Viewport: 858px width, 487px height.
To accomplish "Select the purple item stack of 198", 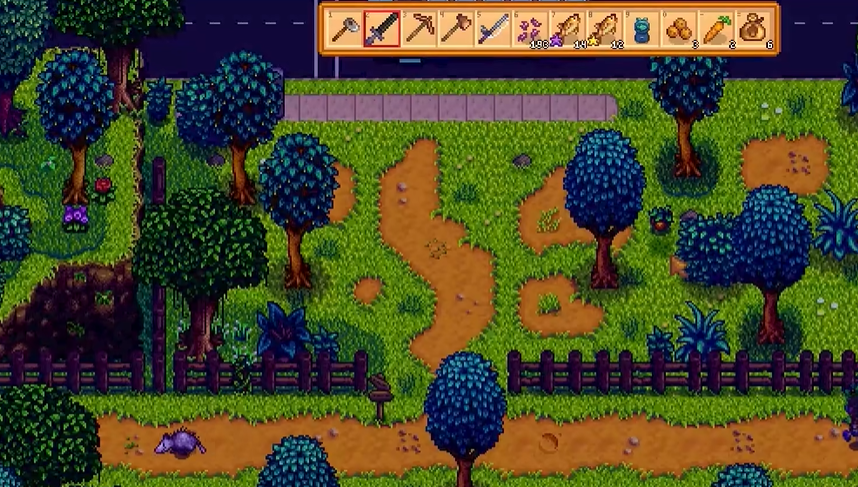I will coord(530,29).
